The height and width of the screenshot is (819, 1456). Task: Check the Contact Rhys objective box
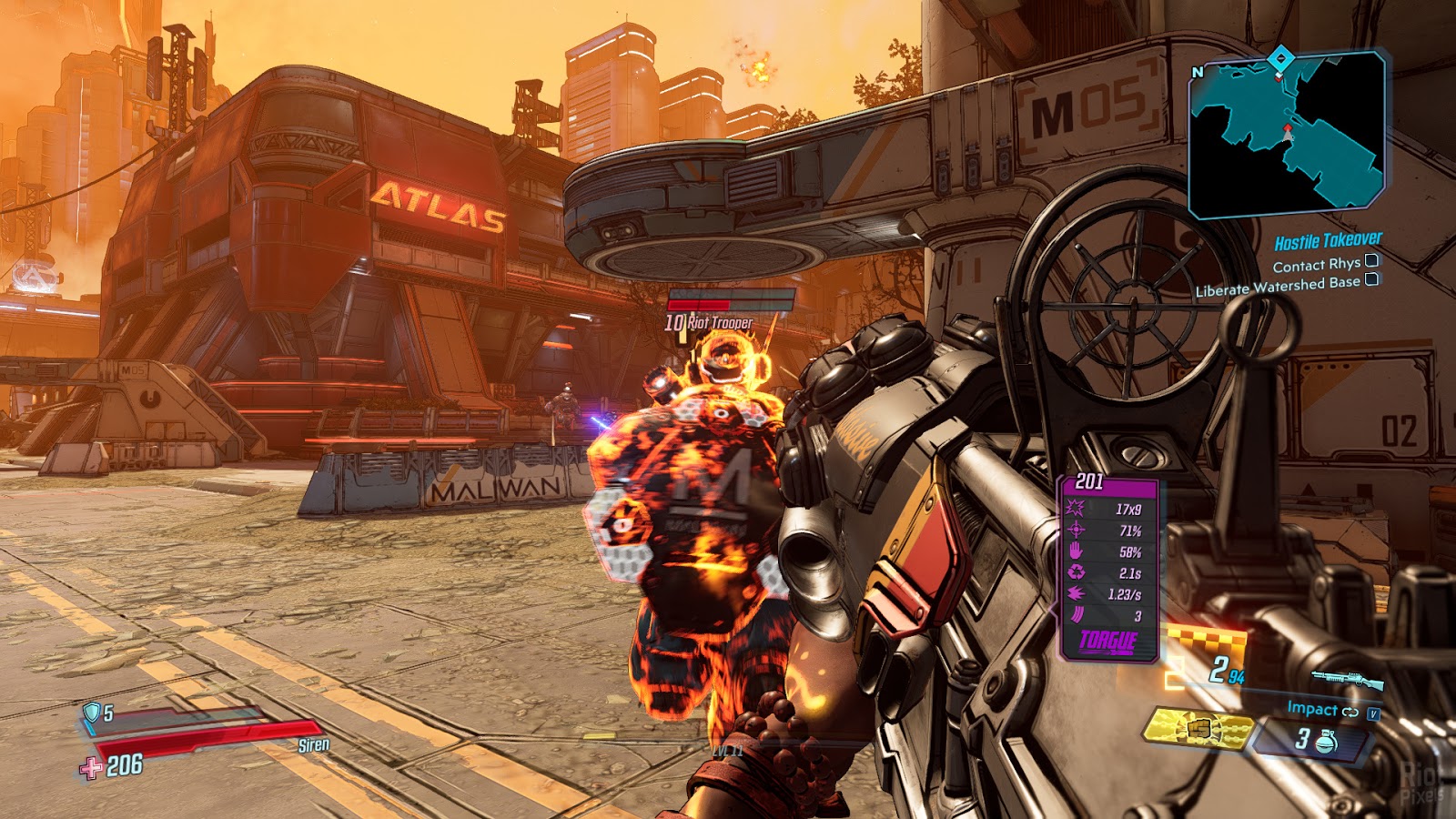(1371, 263)
